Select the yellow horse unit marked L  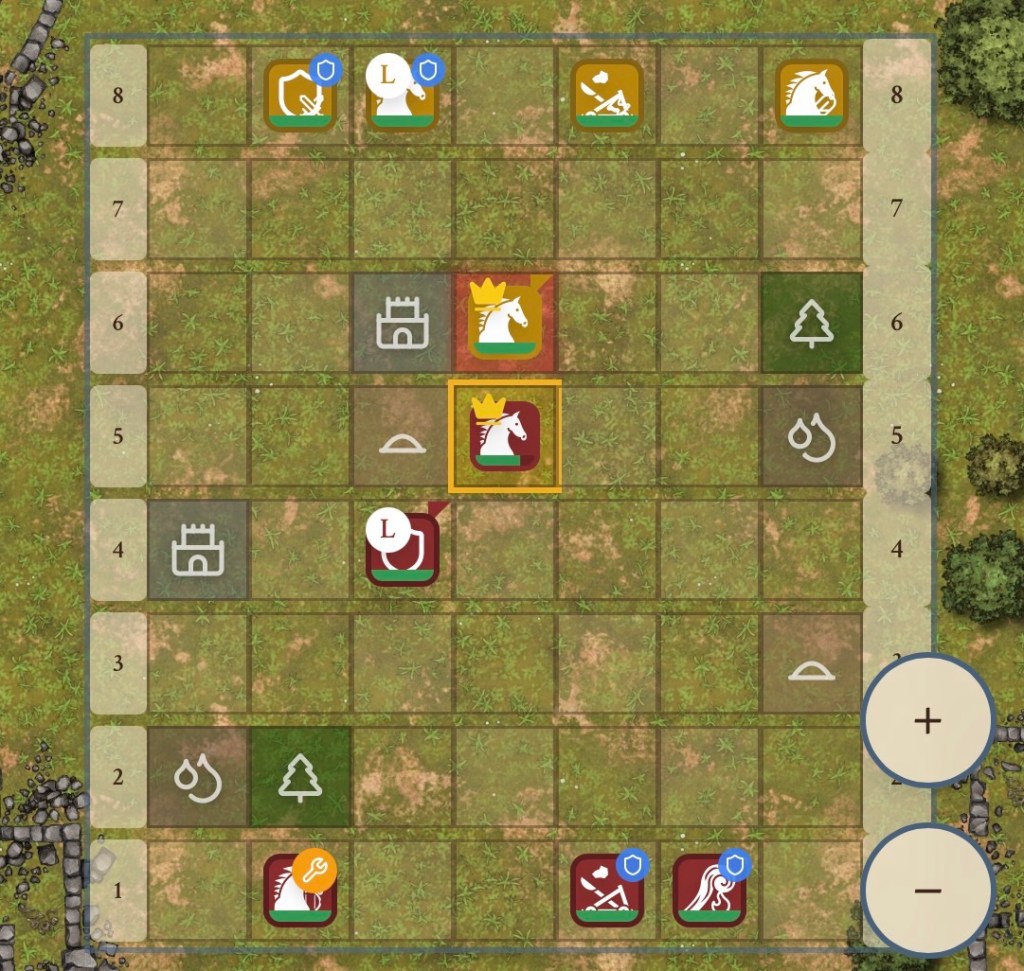pos(403,96)
